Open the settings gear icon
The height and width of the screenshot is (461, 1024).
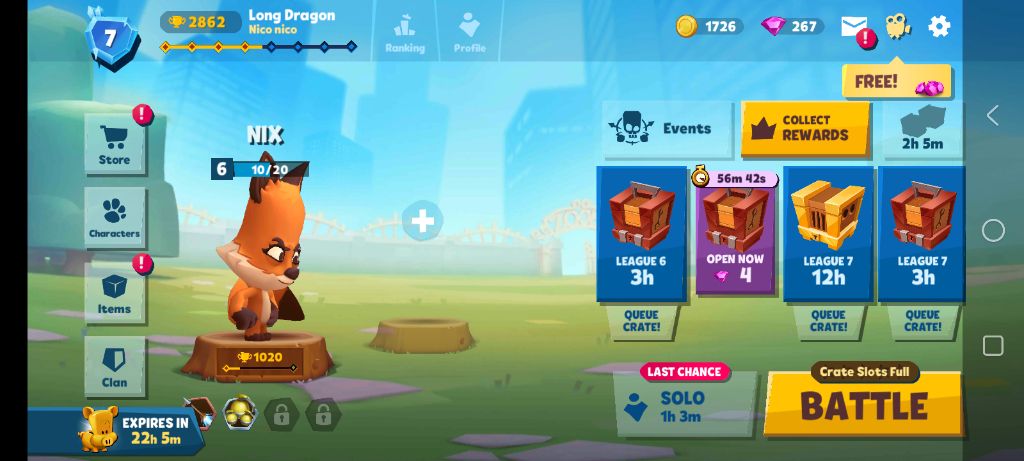pos(939,26)
